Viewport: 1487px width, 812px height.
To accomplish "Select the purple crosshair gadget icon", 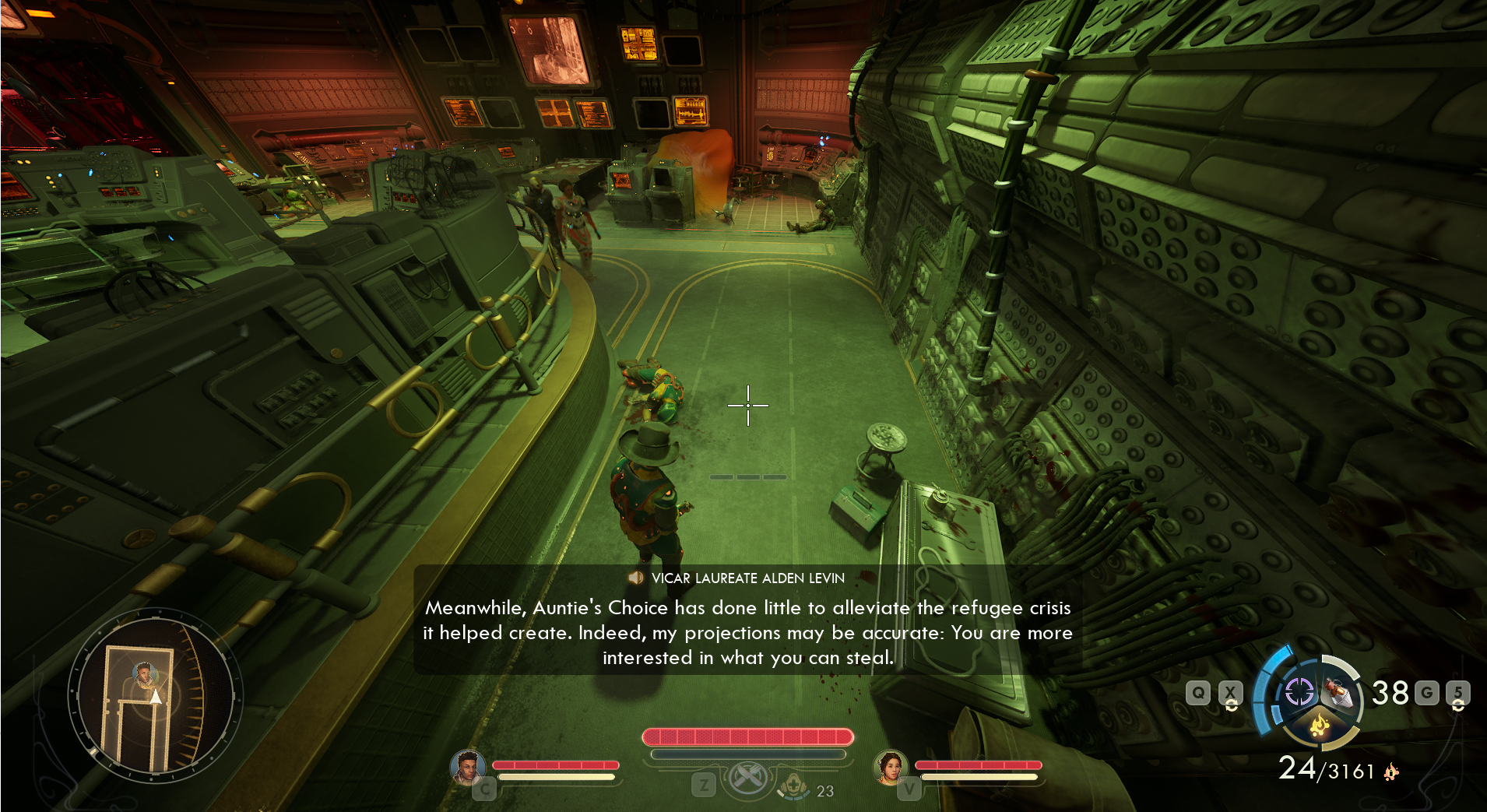I will pos(1299,691).
